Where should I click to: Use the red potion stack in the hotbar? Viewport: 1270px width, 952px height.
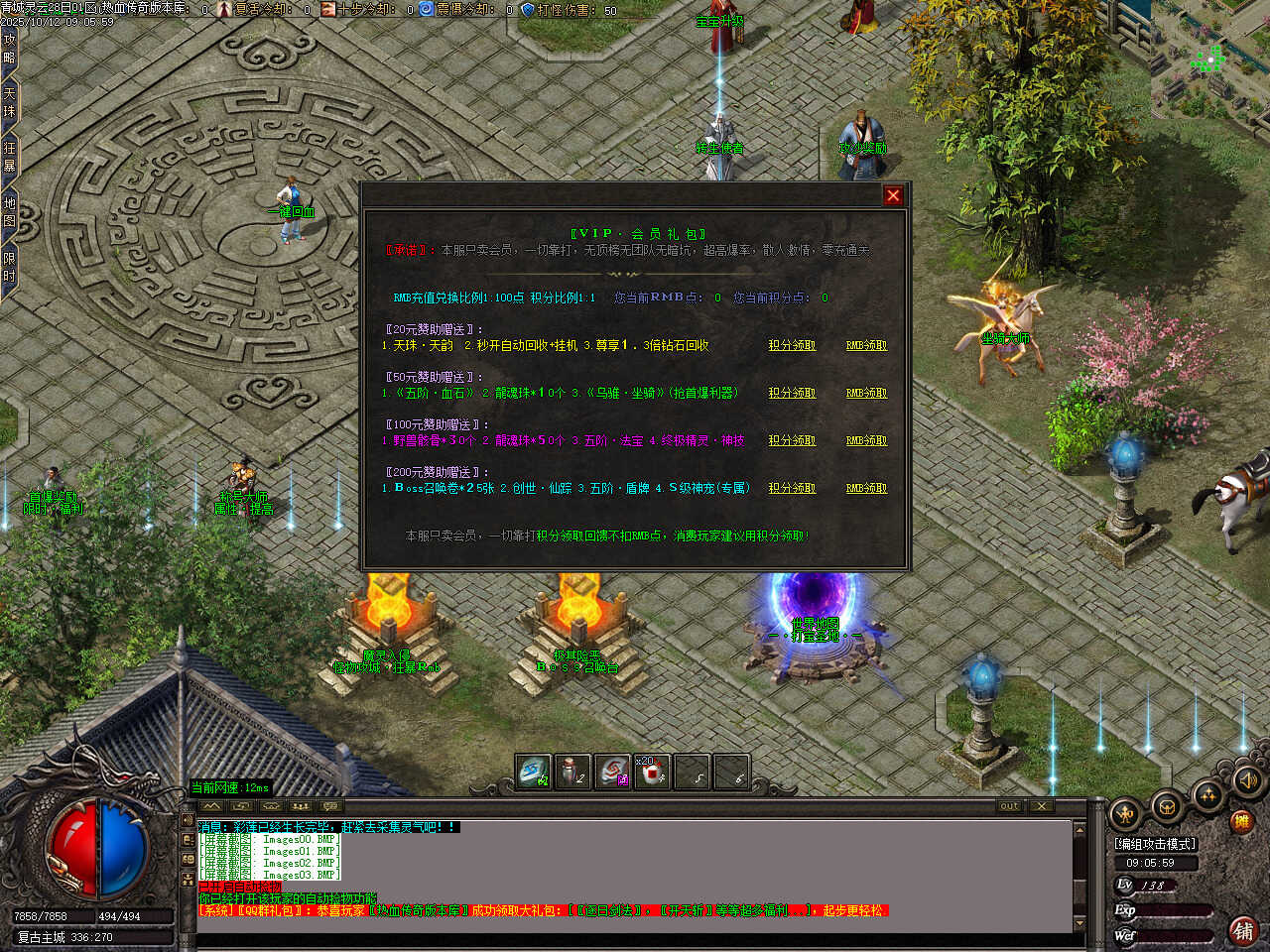click(651, 772)
